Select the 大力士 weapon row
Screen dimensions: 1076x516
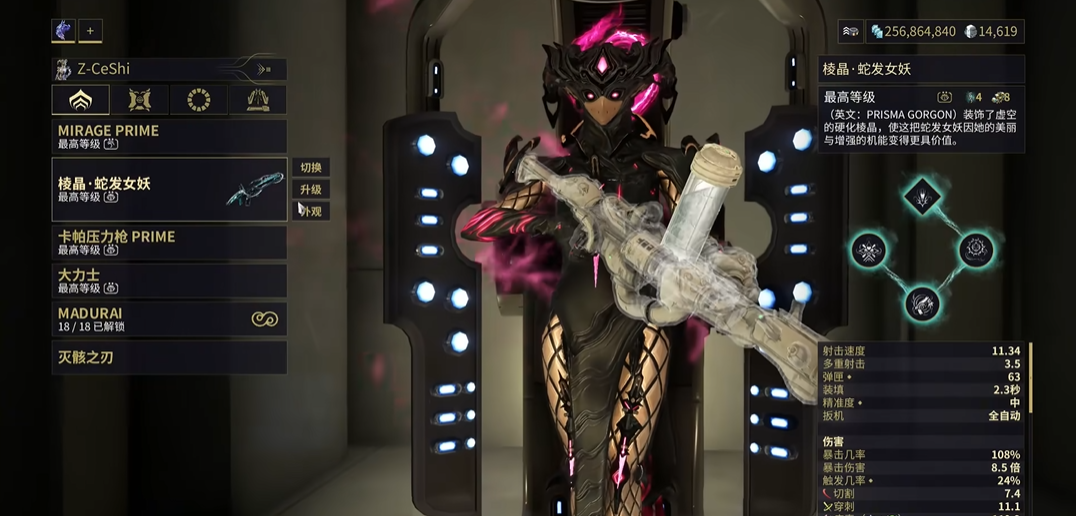tap(169, 280)
